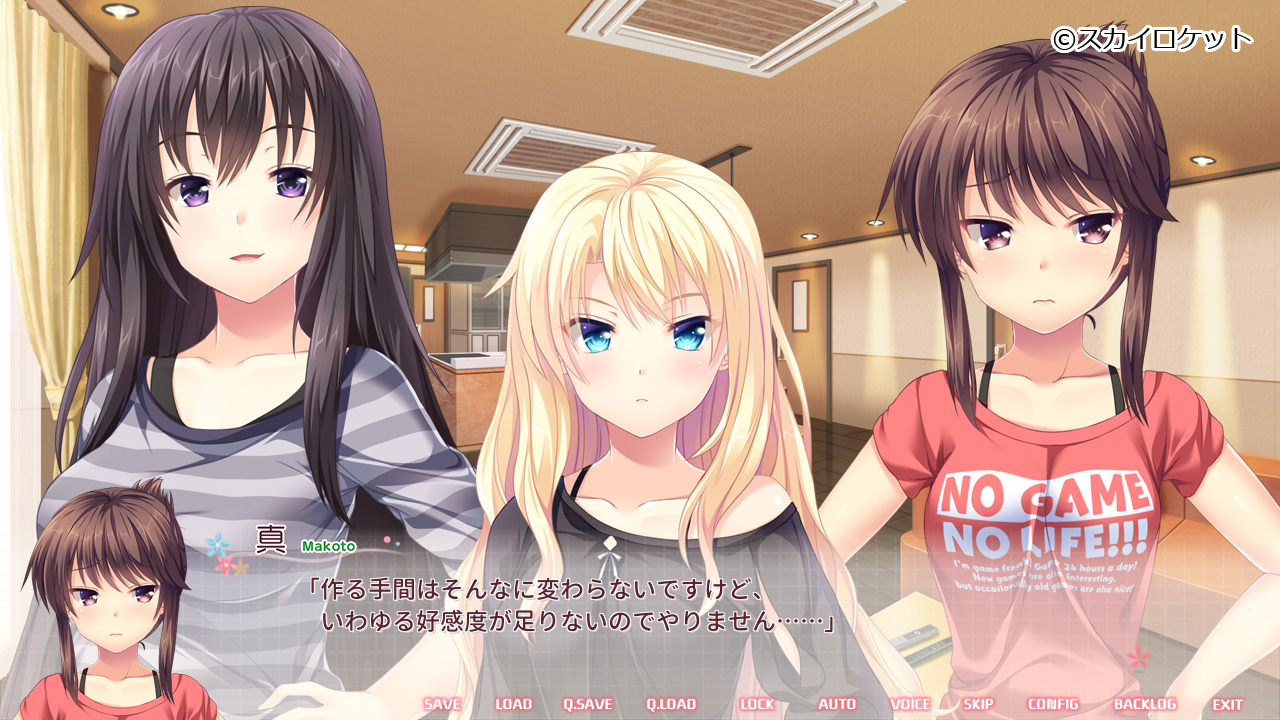
Task: Replay the line with VOICE
Action: point(910,704)
